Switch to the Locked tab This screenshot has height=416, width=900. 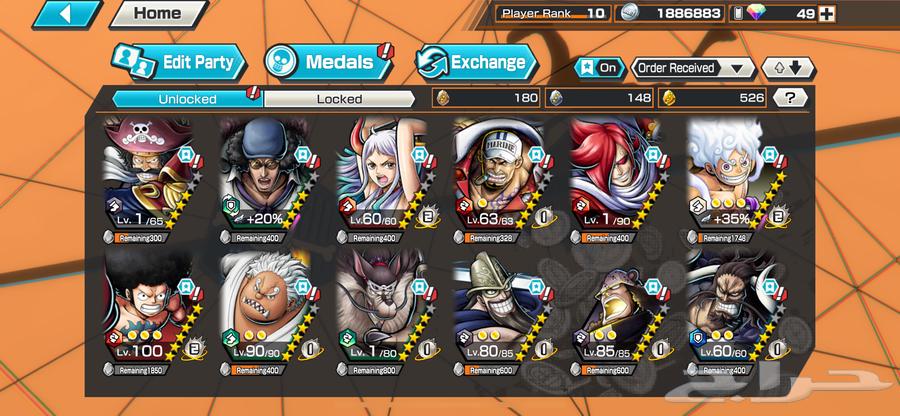[x=339, y=98]
